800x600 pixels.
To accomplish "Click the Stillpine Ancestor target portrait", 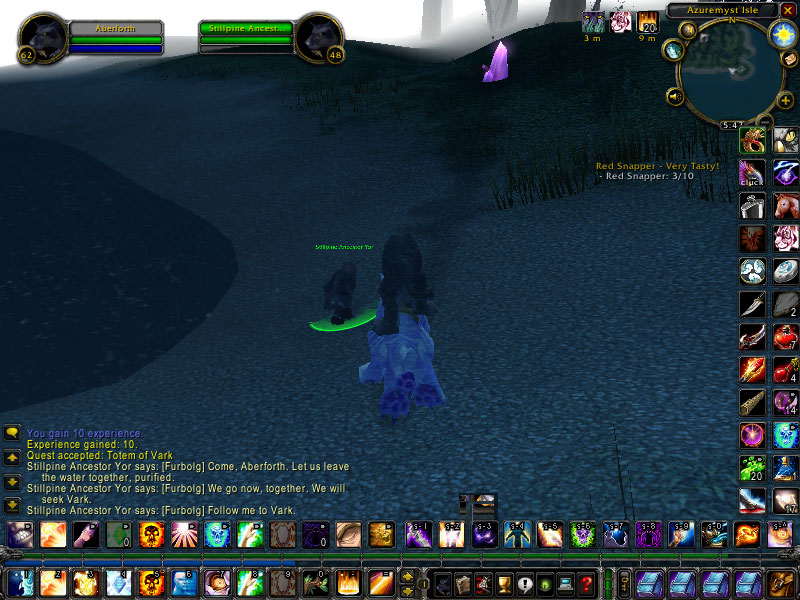I will 320,37.
